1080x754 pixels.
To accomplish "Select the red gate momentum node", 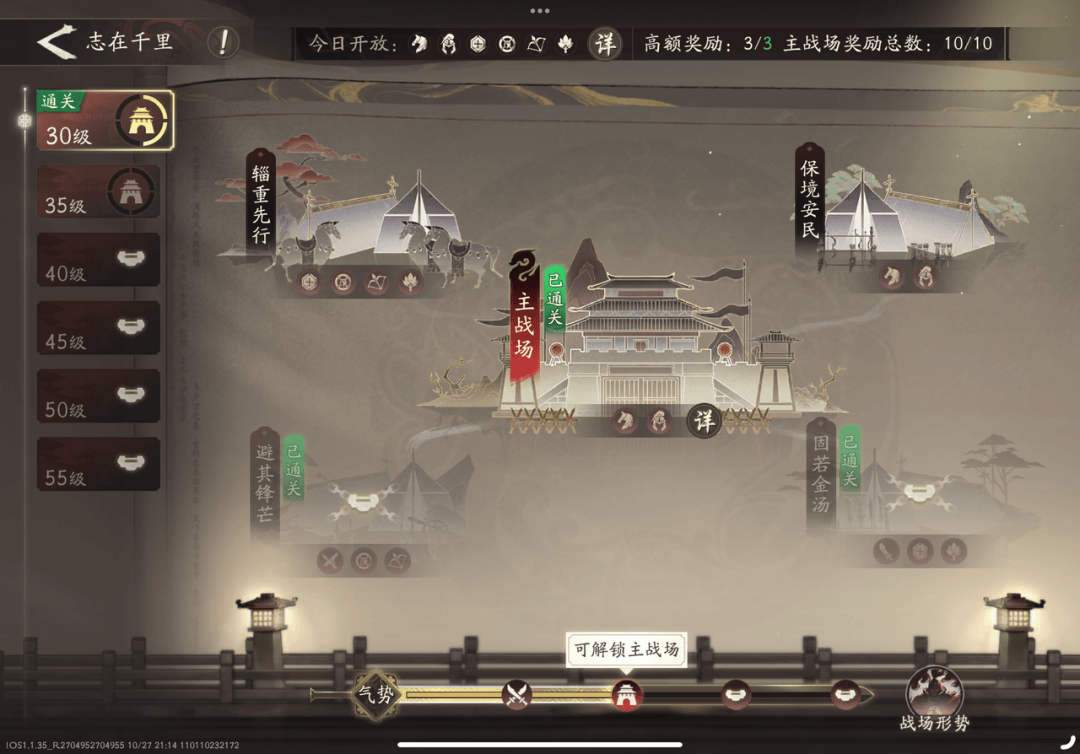I will pos(627,694).
